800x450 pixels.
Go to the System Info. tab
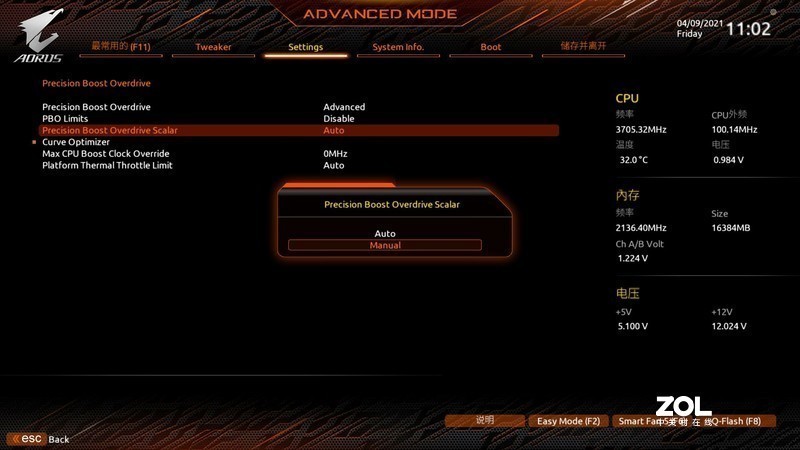tap(398, 47)
